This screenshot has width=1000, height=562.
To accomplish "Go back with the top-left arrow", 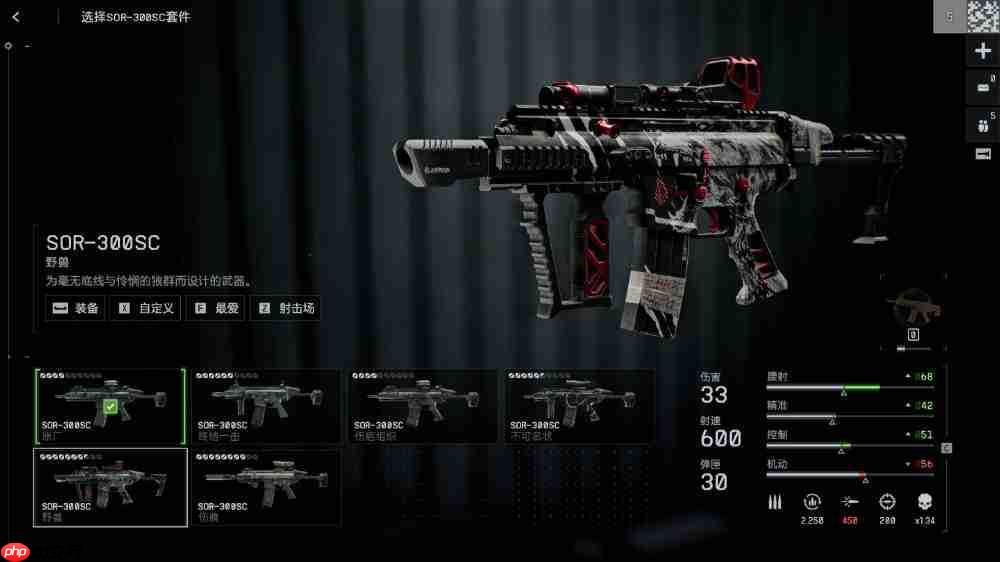I will [x=17, y=17].
